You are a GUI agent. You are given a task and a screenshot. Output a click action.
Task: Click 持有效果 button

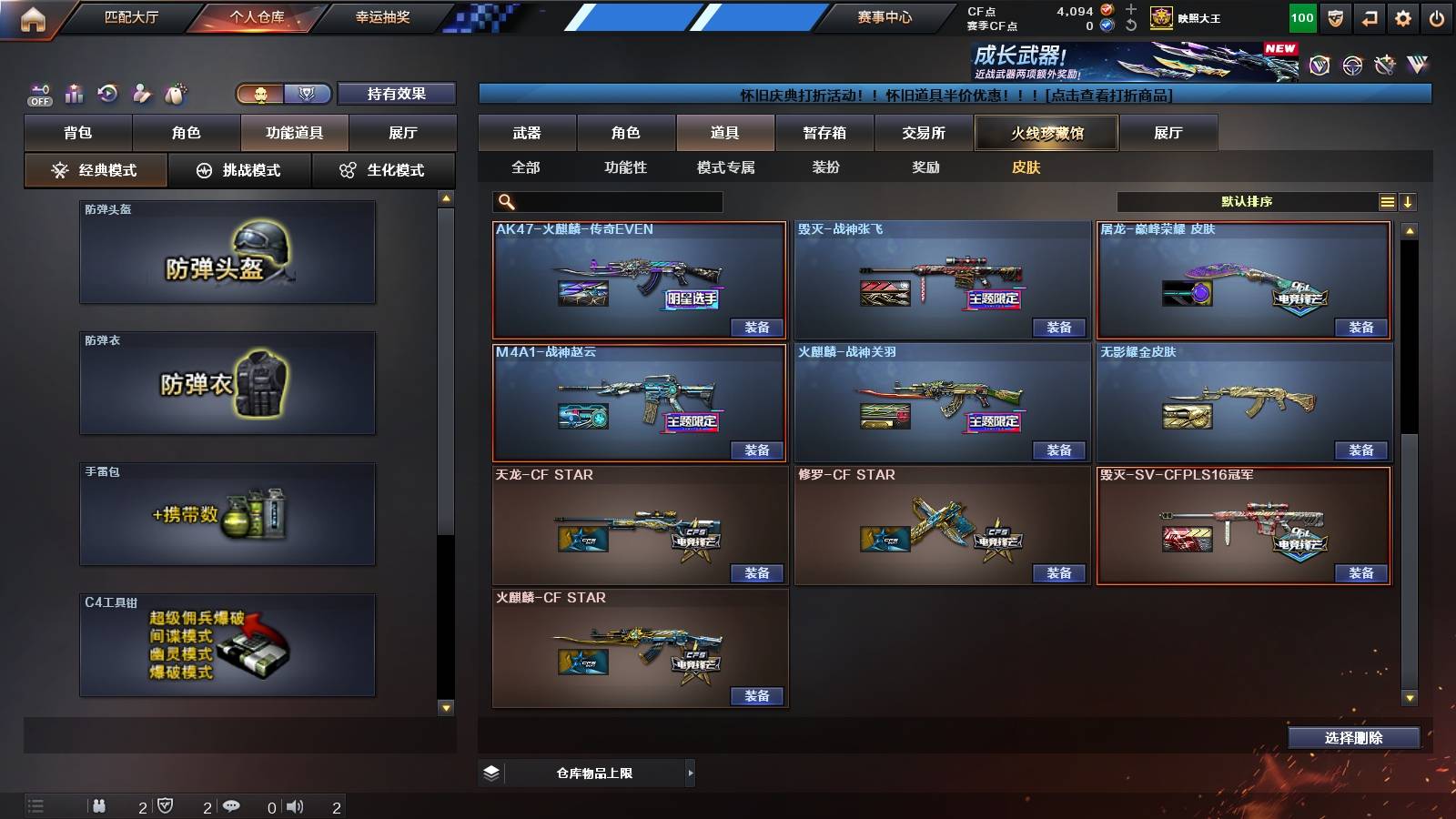[x=396, y=94]
